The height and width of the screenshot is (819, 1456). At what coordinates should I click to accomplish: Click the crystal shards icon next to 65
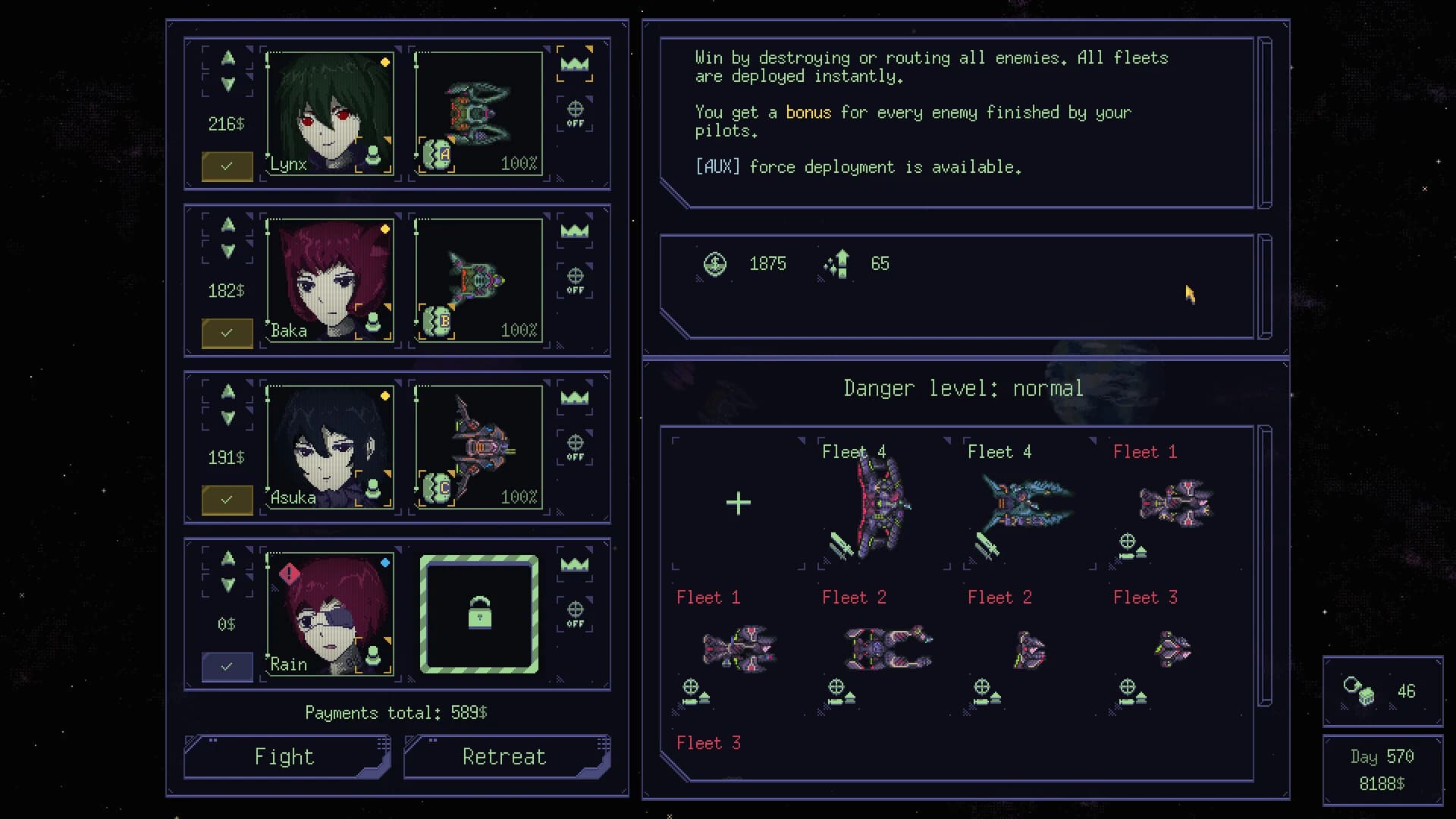pos(836,264)
